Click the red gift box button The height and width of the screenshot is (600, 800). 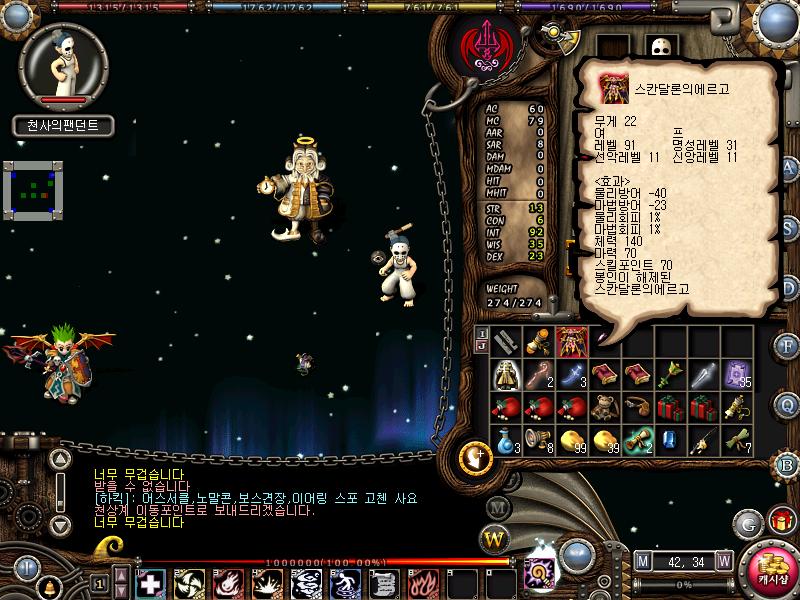[x=780, y=521]
